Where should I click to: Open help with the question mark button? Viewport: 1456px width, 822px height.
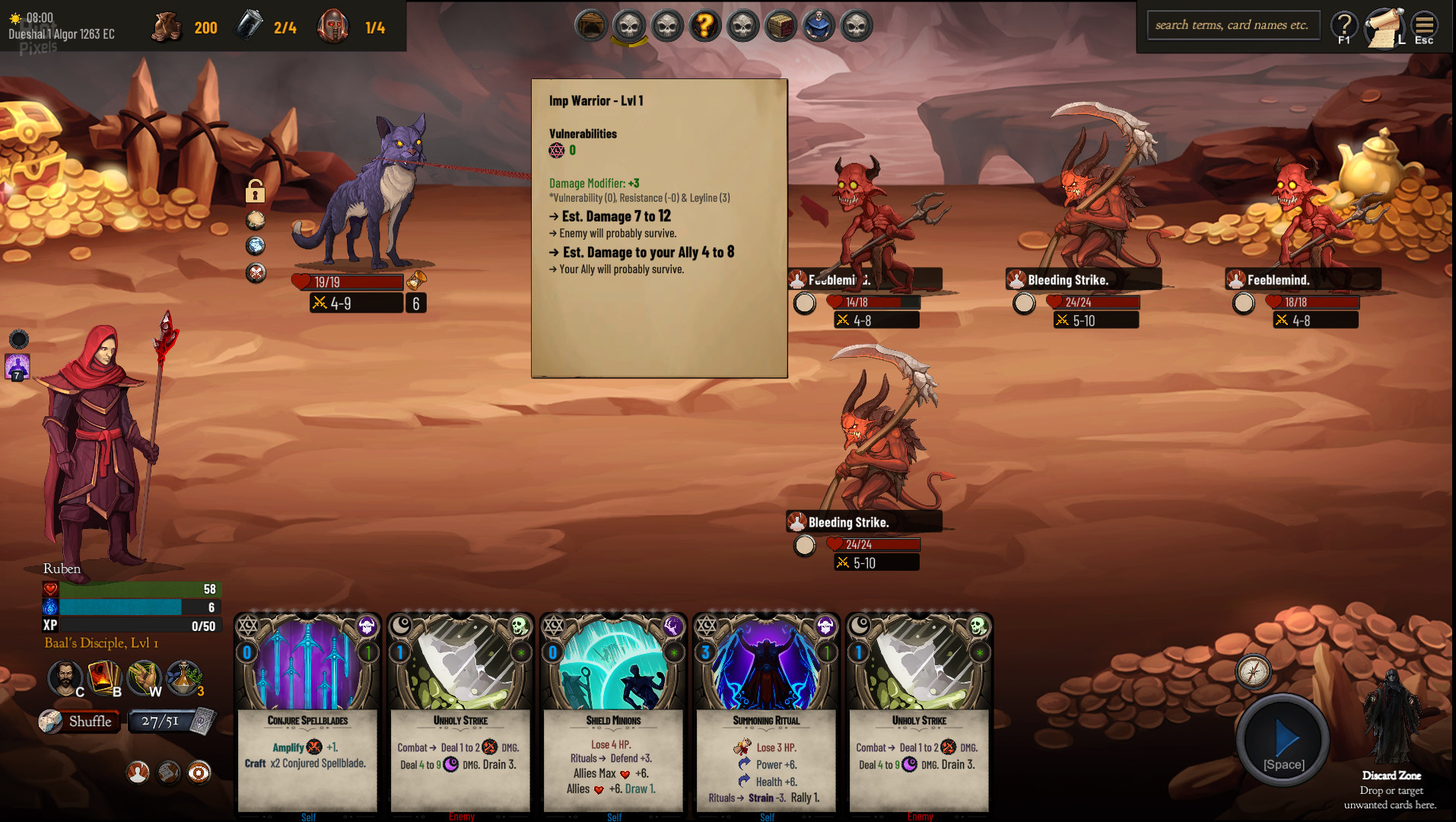coord(1344,27)
